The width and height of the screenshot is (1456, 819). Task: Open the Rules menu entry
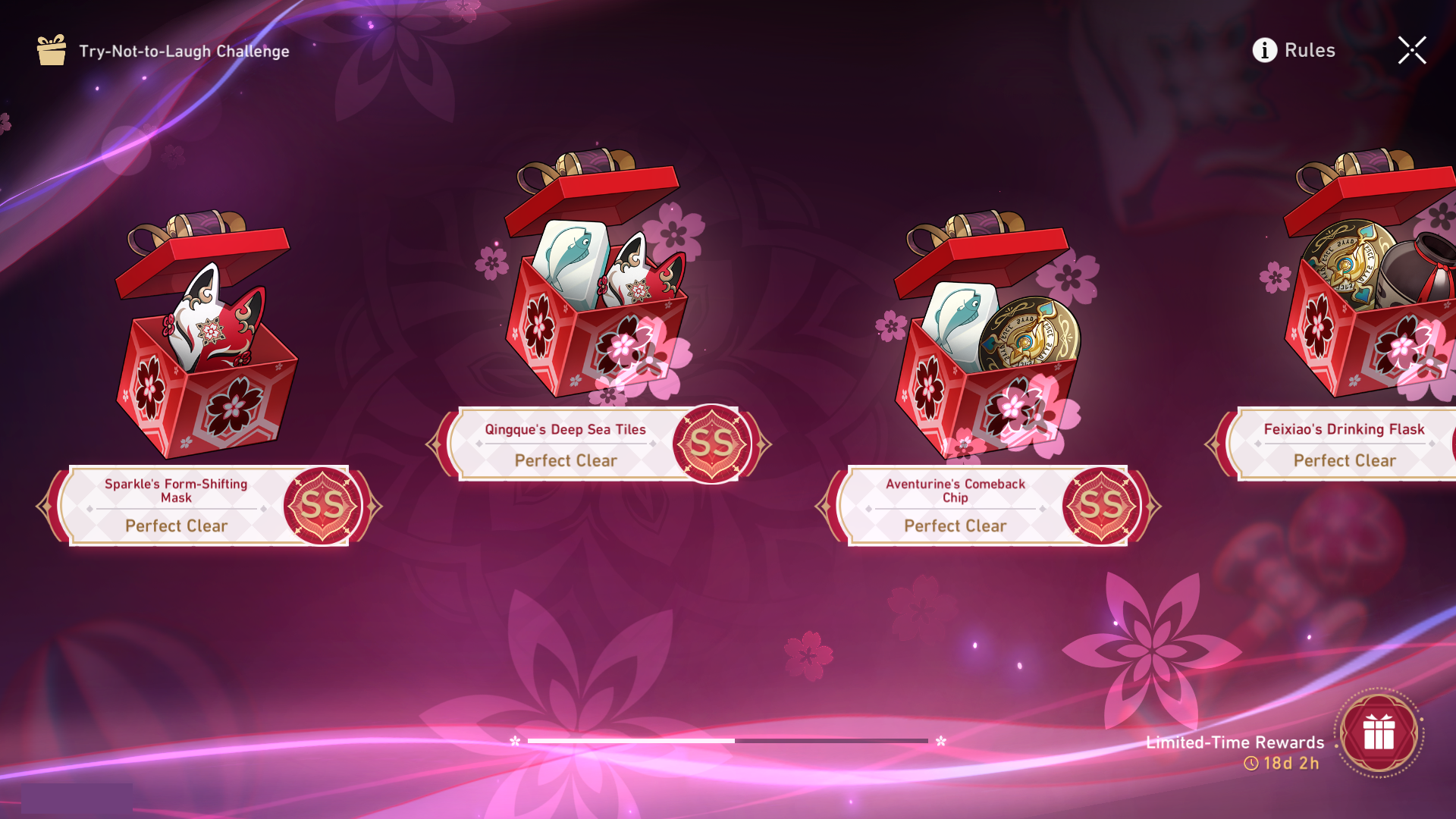tap(1308, 50)
